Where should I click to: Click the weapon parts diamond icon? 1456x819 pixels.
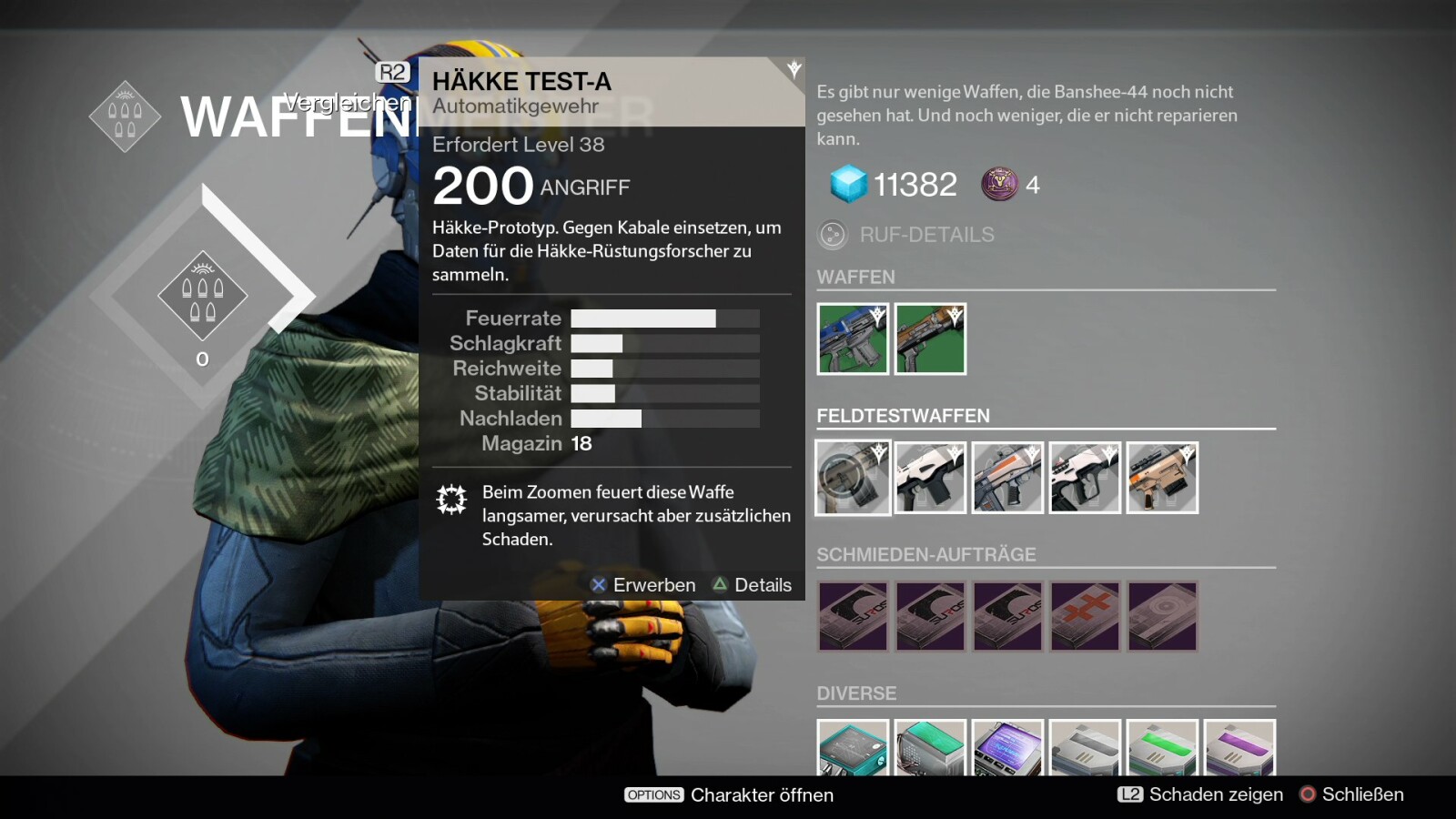click(202, 298)
